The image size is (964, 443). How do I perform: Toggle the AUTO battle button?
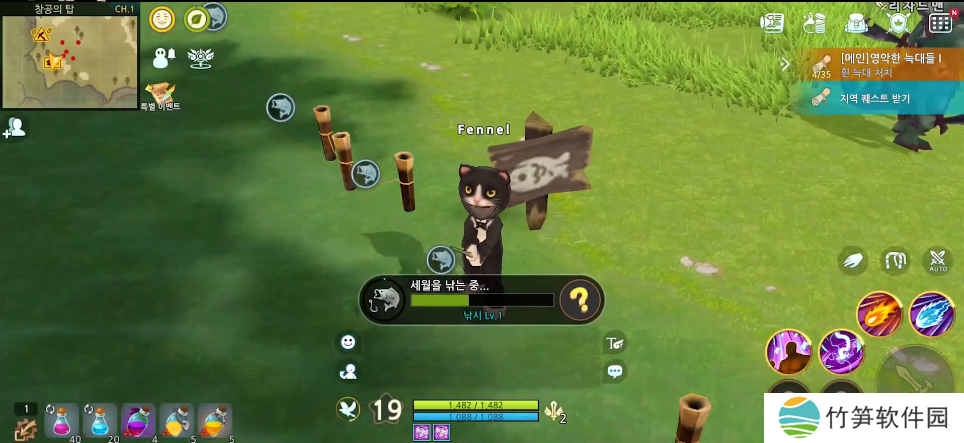(x=938, y=262)
